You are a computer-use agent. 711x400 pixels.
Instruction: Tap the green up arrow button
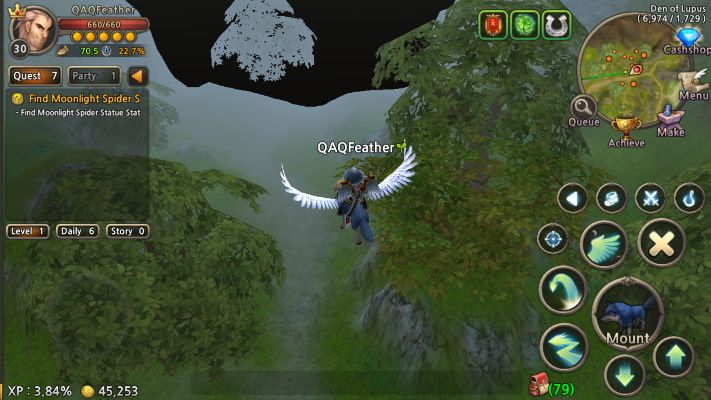(673, 356)
